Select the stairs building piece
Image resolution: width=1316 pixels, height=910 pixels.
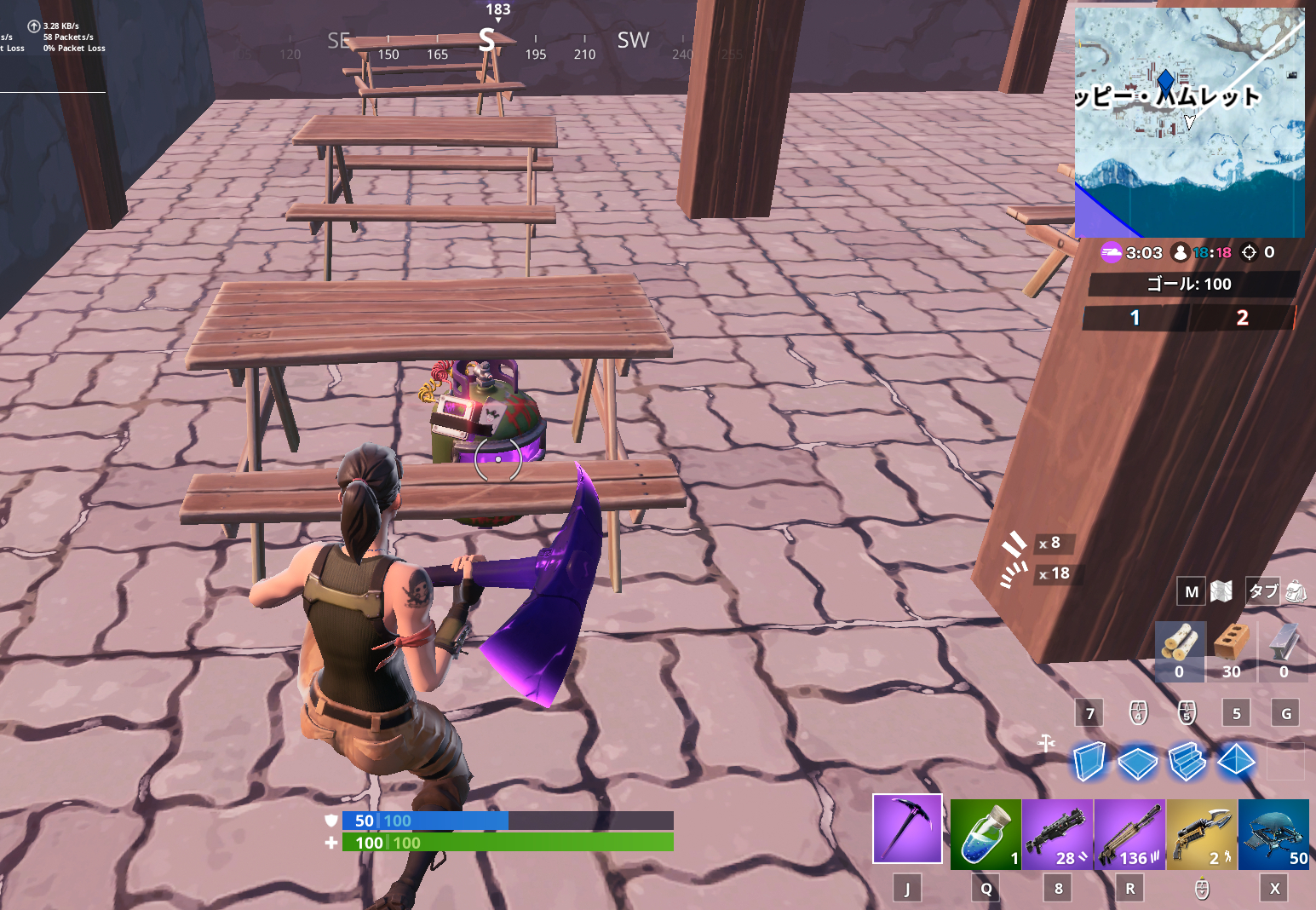(x=1187, y=759)
